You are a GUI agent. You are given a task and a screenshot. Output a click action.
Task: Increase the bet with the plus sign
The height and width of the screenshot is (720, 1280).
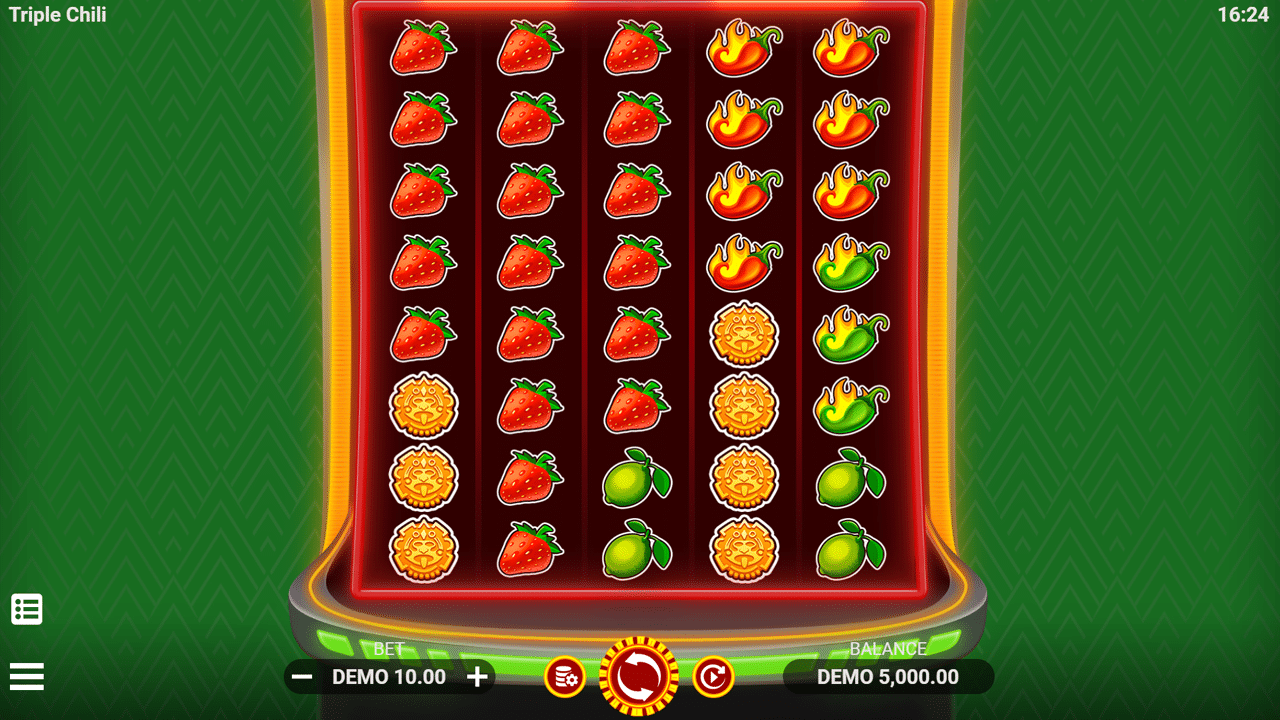coord(477,677)
